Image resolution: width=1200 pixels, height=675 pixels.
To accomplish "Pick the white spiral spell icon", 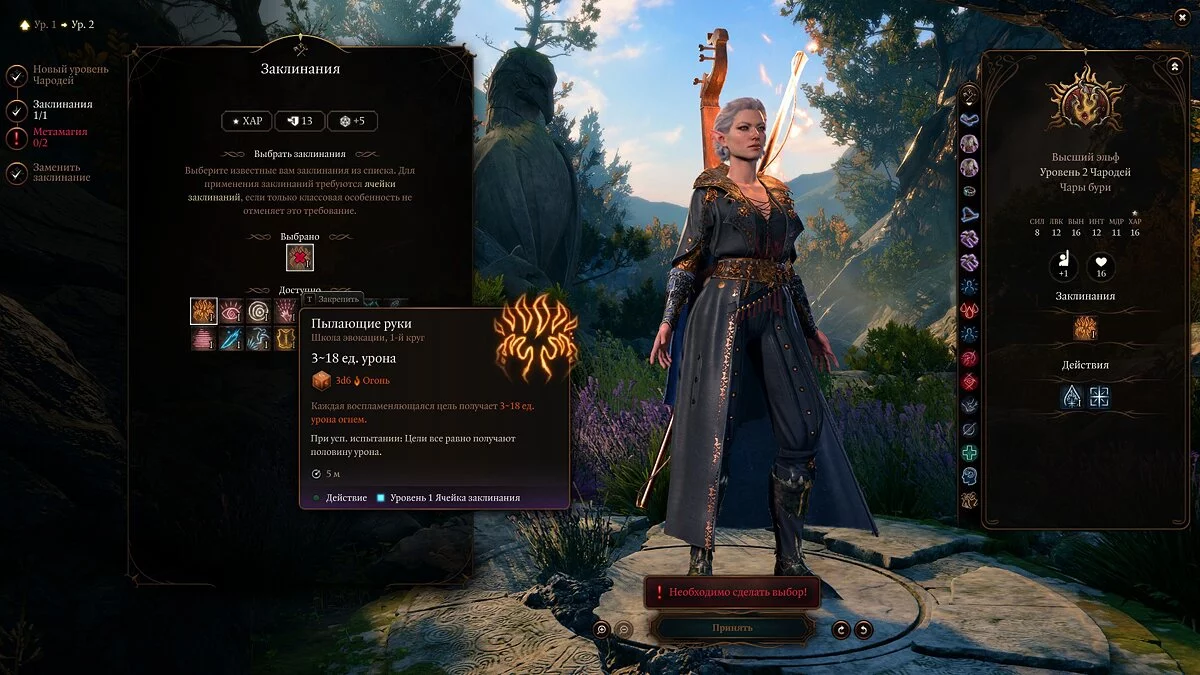I will (x=259, y=311).
